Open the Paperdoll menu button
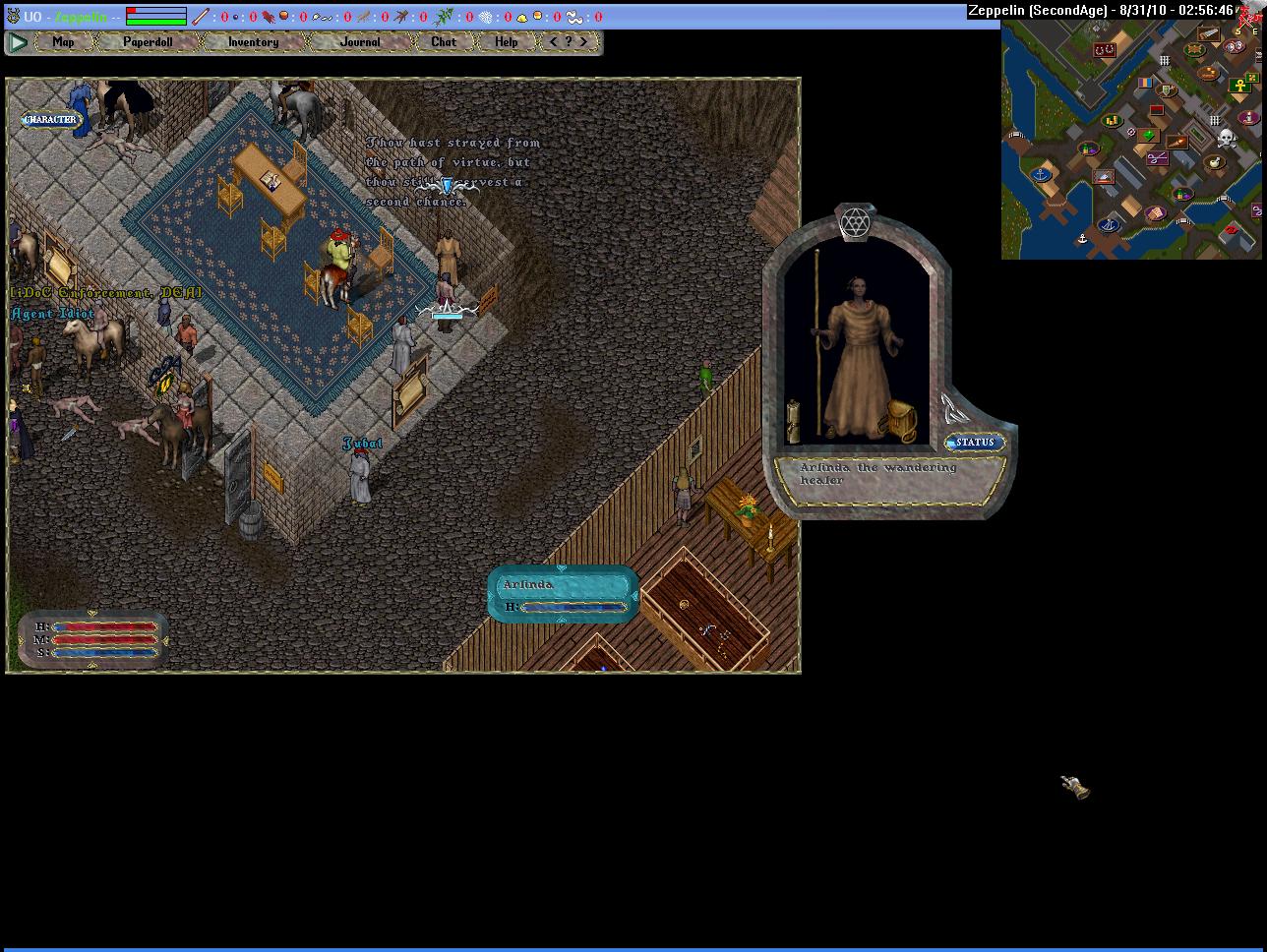Screen dimensions: 1267x952 click(148, 42)
